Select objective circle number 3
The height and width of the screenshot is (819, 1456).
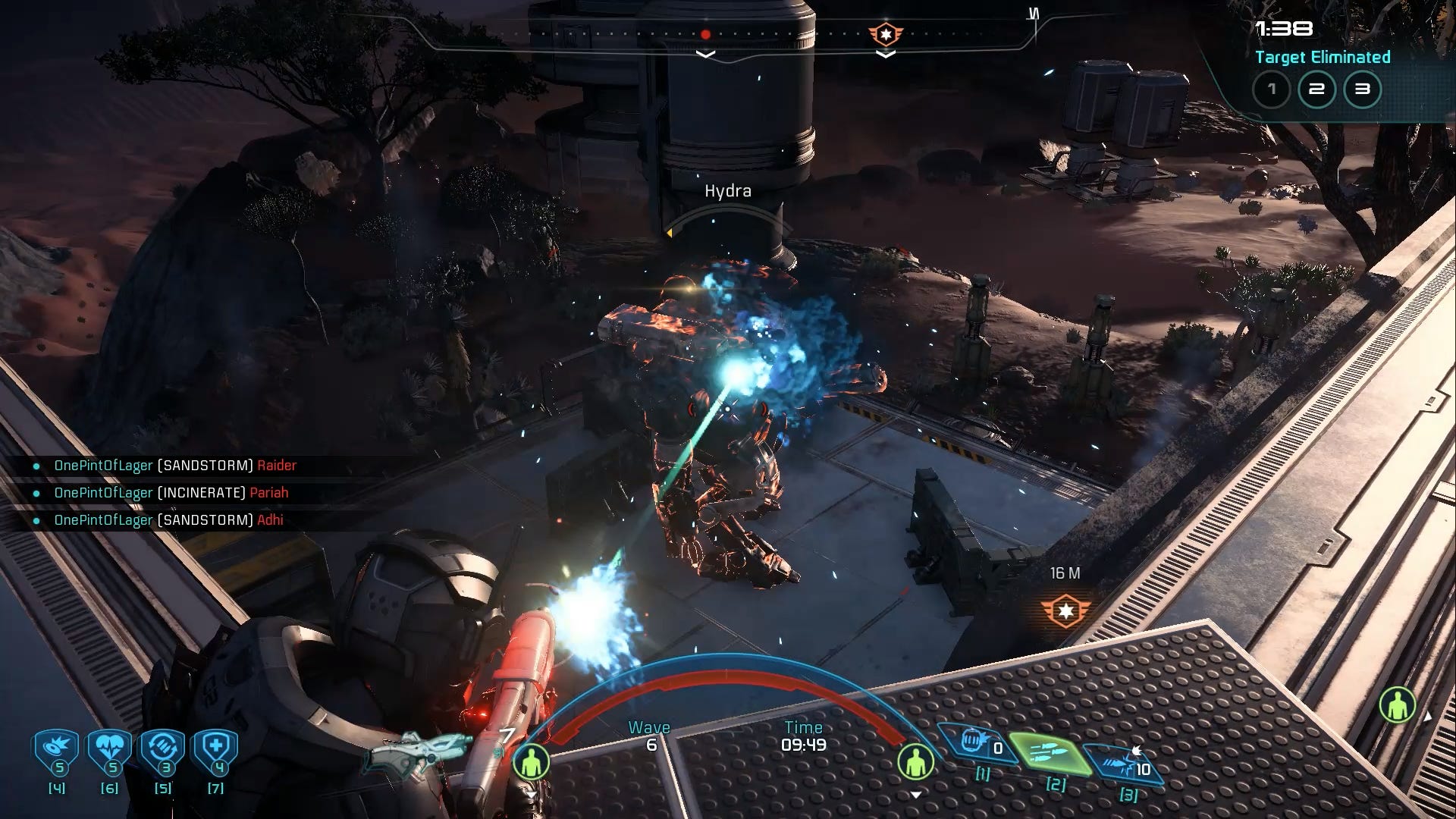1363,89
